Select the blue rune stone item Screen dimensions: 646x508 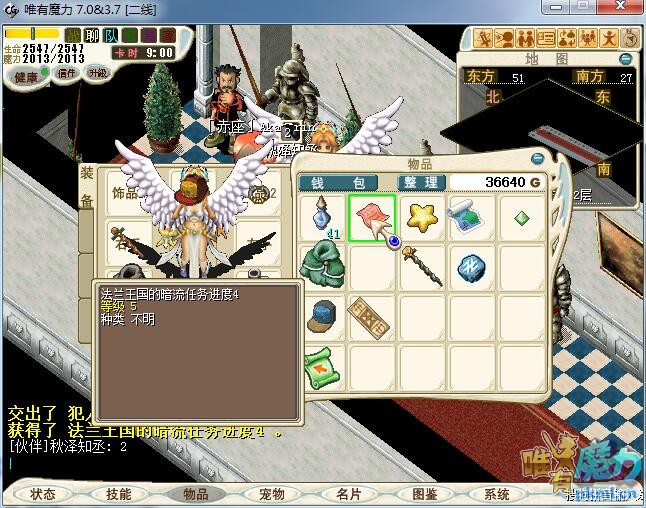[x=469, y=265]
